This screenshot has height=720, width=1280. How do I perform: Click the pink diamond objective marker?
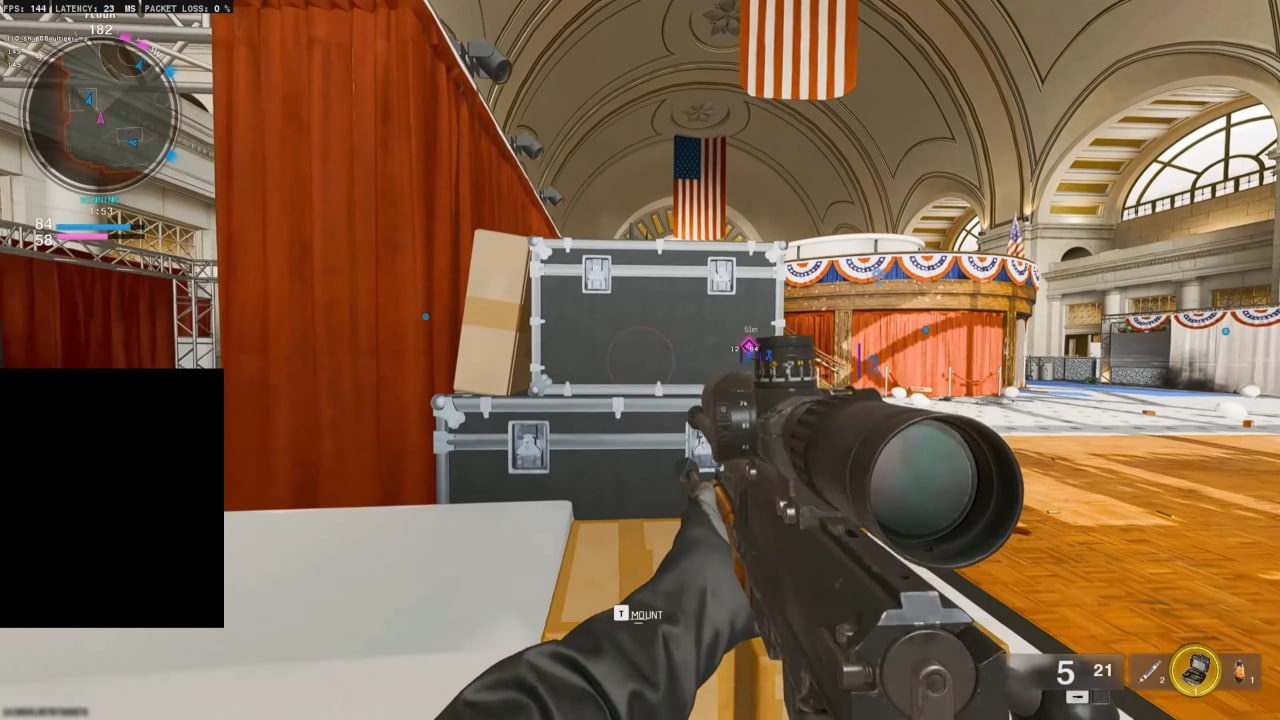click(748, 346)
